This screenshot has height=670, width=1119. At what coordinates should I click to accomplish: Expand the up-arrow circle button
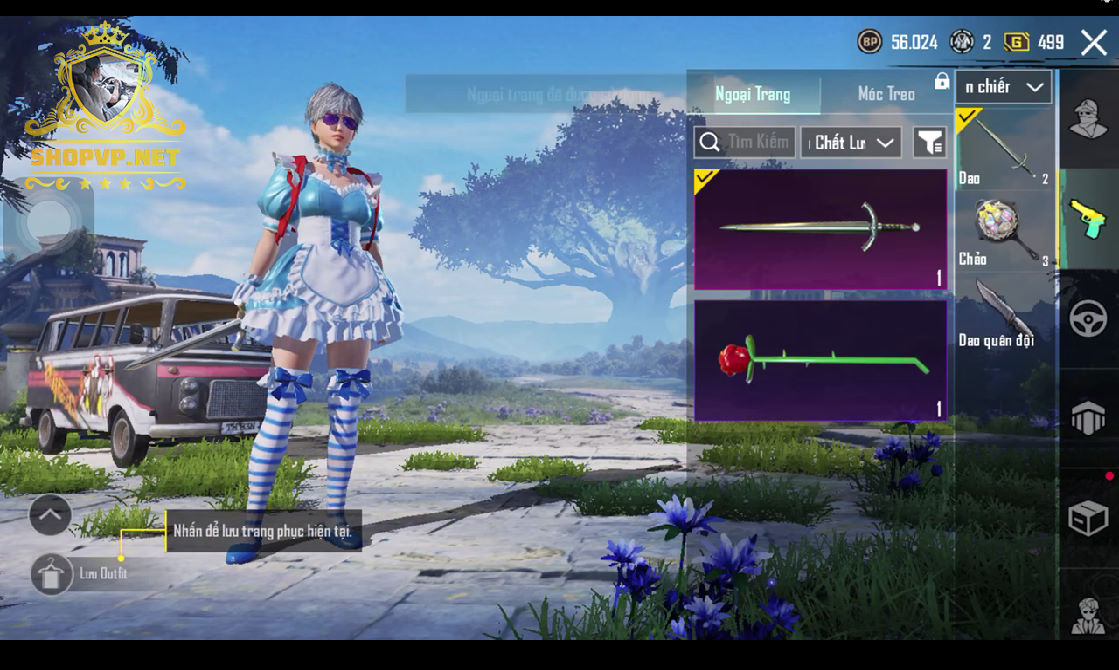50,515
